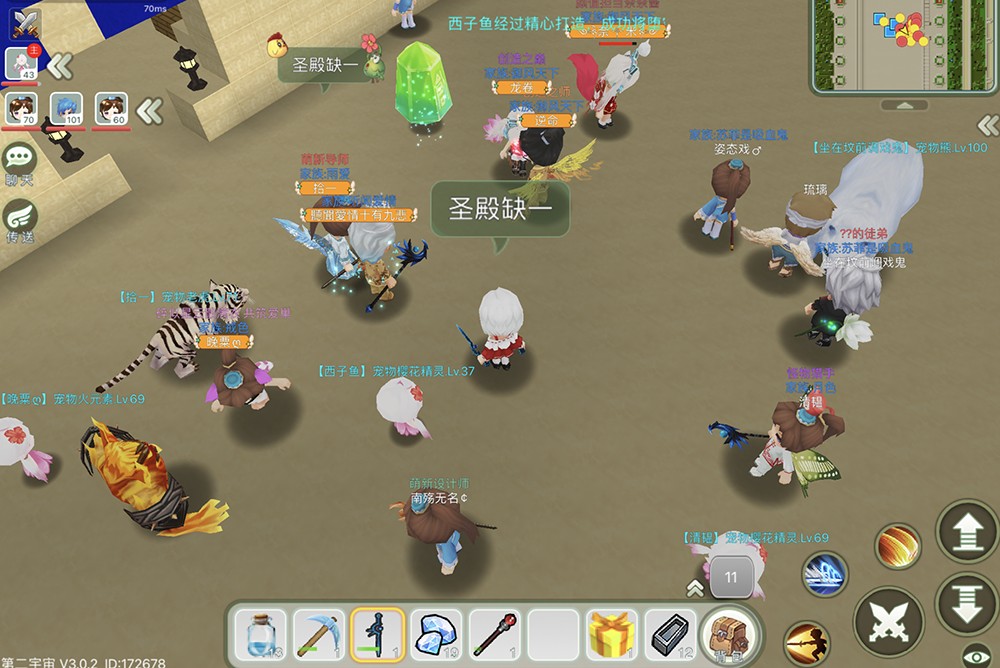Select the red-tipped wand hotbar slot
Screen dimensions: 1000x668
pos(495,634)
